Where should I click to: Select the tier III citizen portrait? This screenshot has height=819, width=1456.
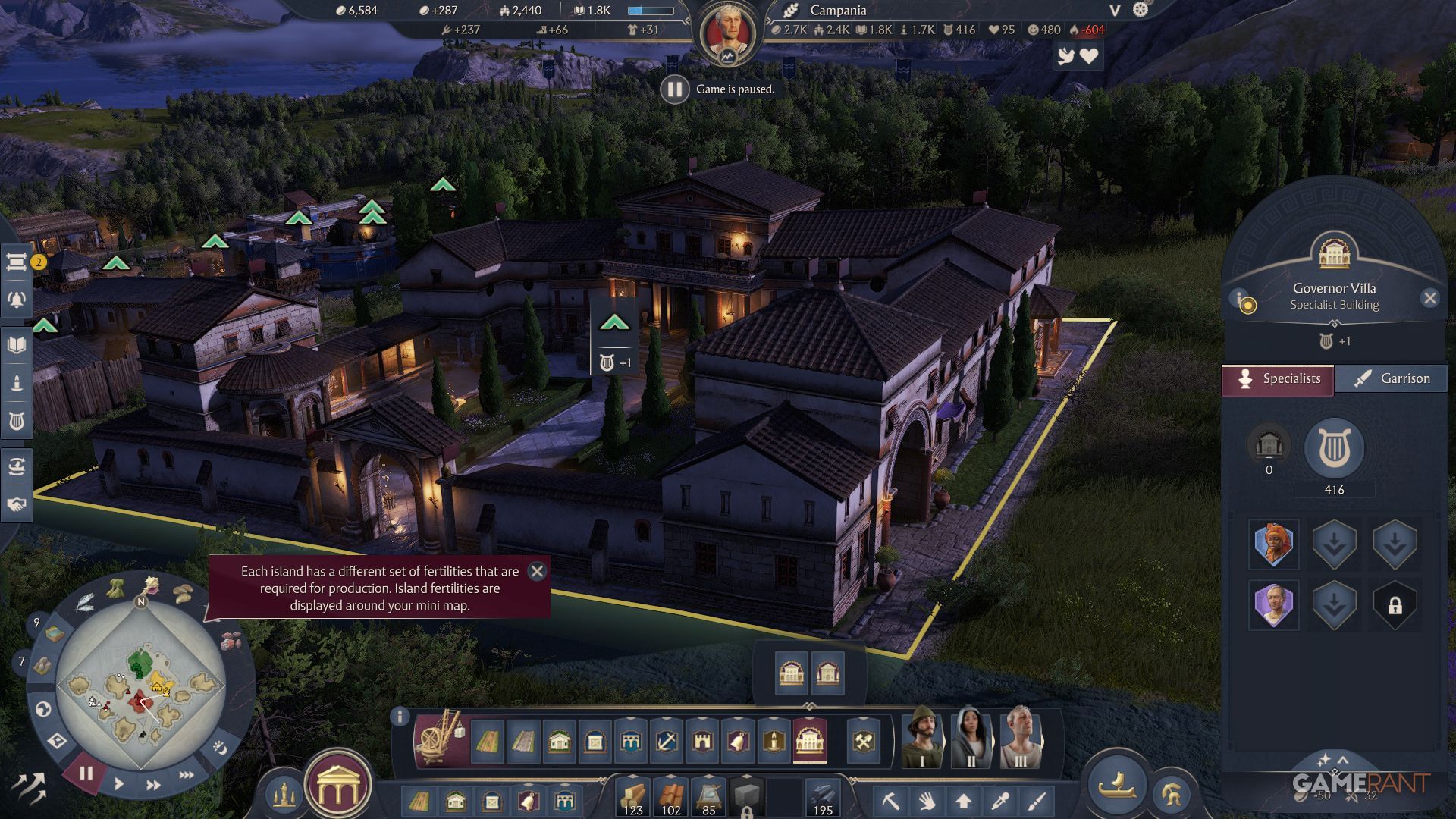click(1019, 737)
